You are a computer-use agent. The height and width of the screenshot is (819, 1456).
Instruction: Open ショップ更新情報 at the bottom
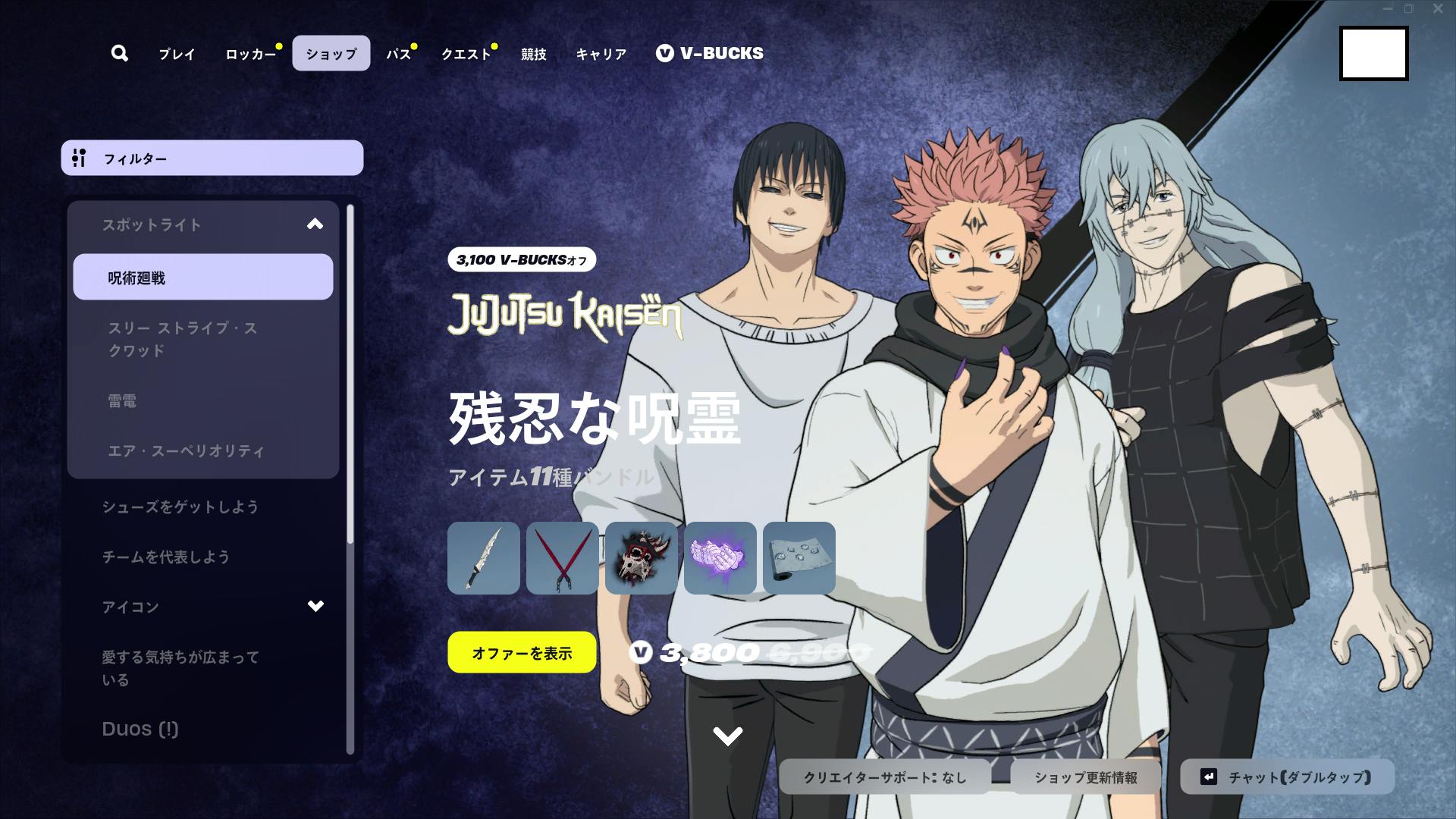click(1087, 776)
